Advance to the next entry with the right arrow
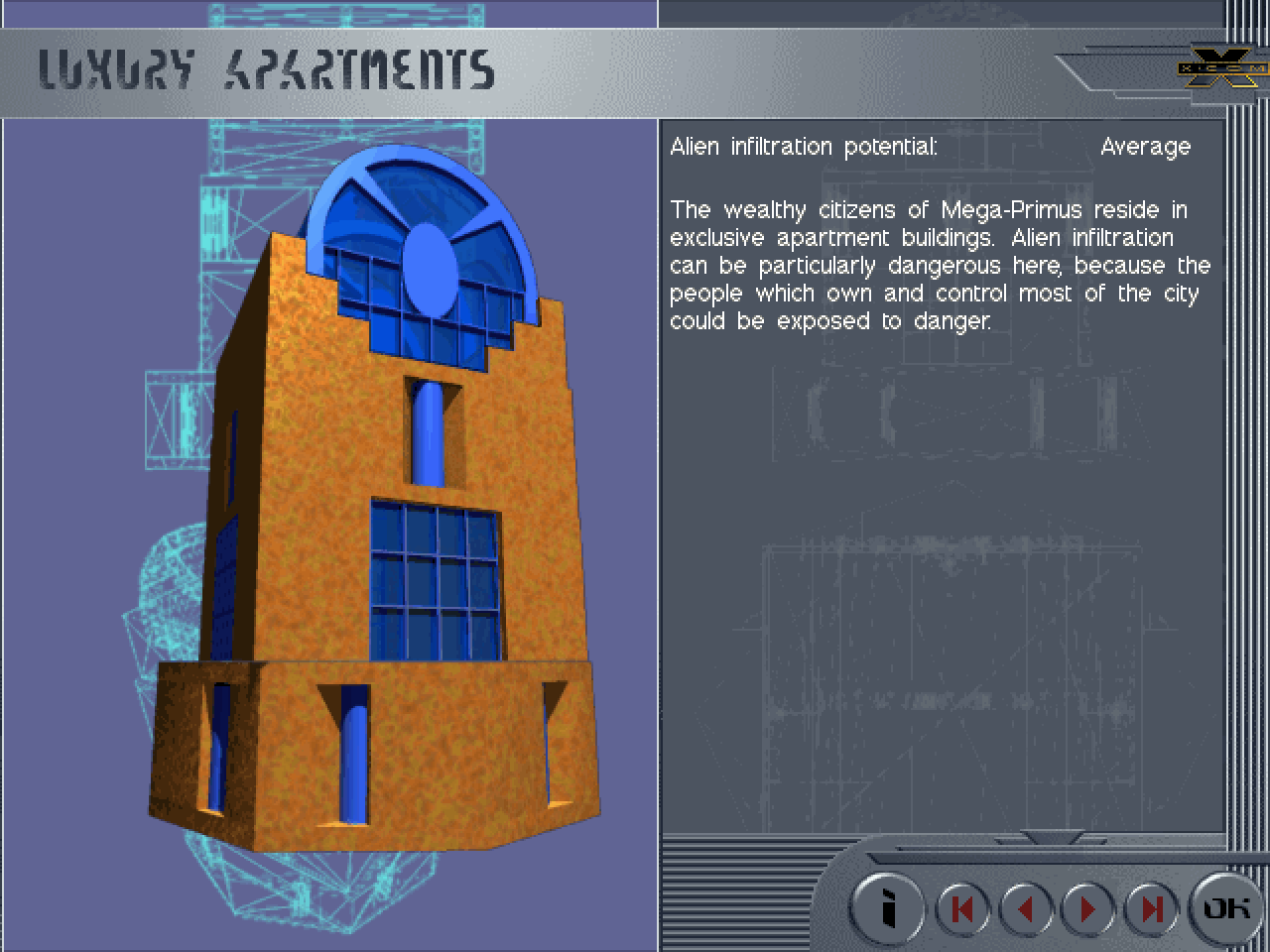This screenshot has height=952, width=1270. click(x=1087, y=908)
